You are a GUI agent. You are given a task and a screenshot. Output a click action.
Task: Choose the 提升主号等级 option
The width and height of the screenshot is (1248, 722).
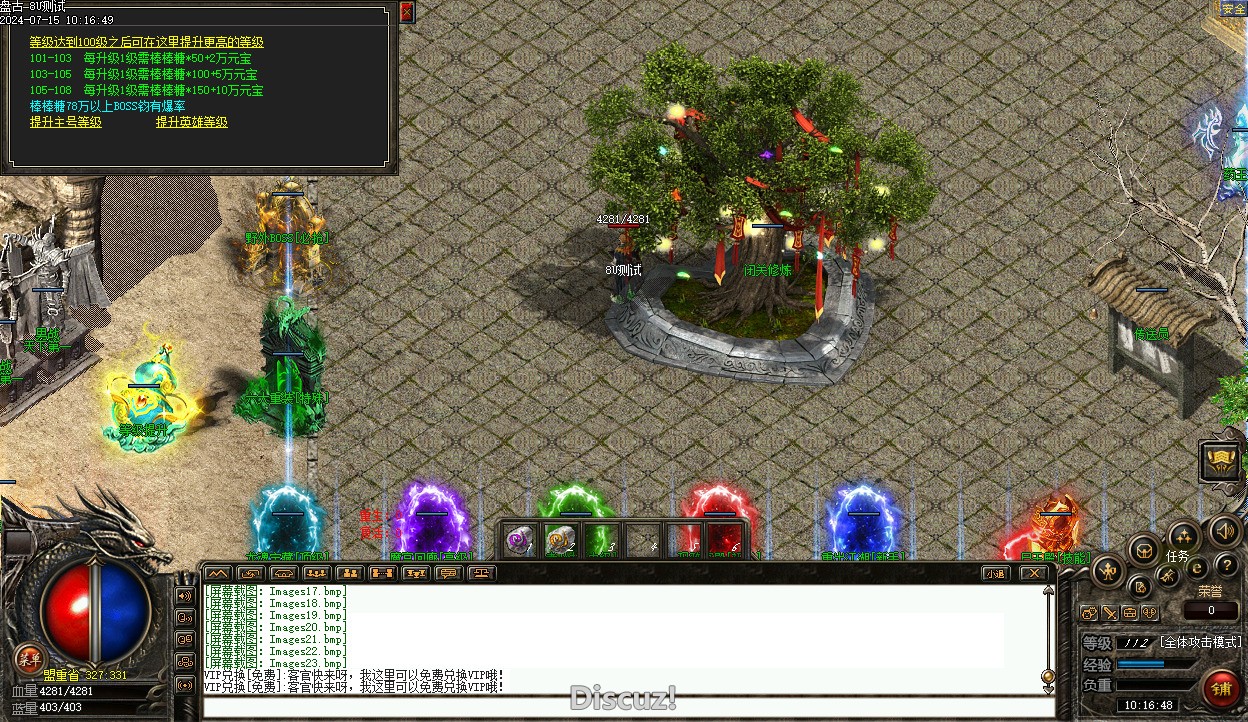tap(66, 122)
